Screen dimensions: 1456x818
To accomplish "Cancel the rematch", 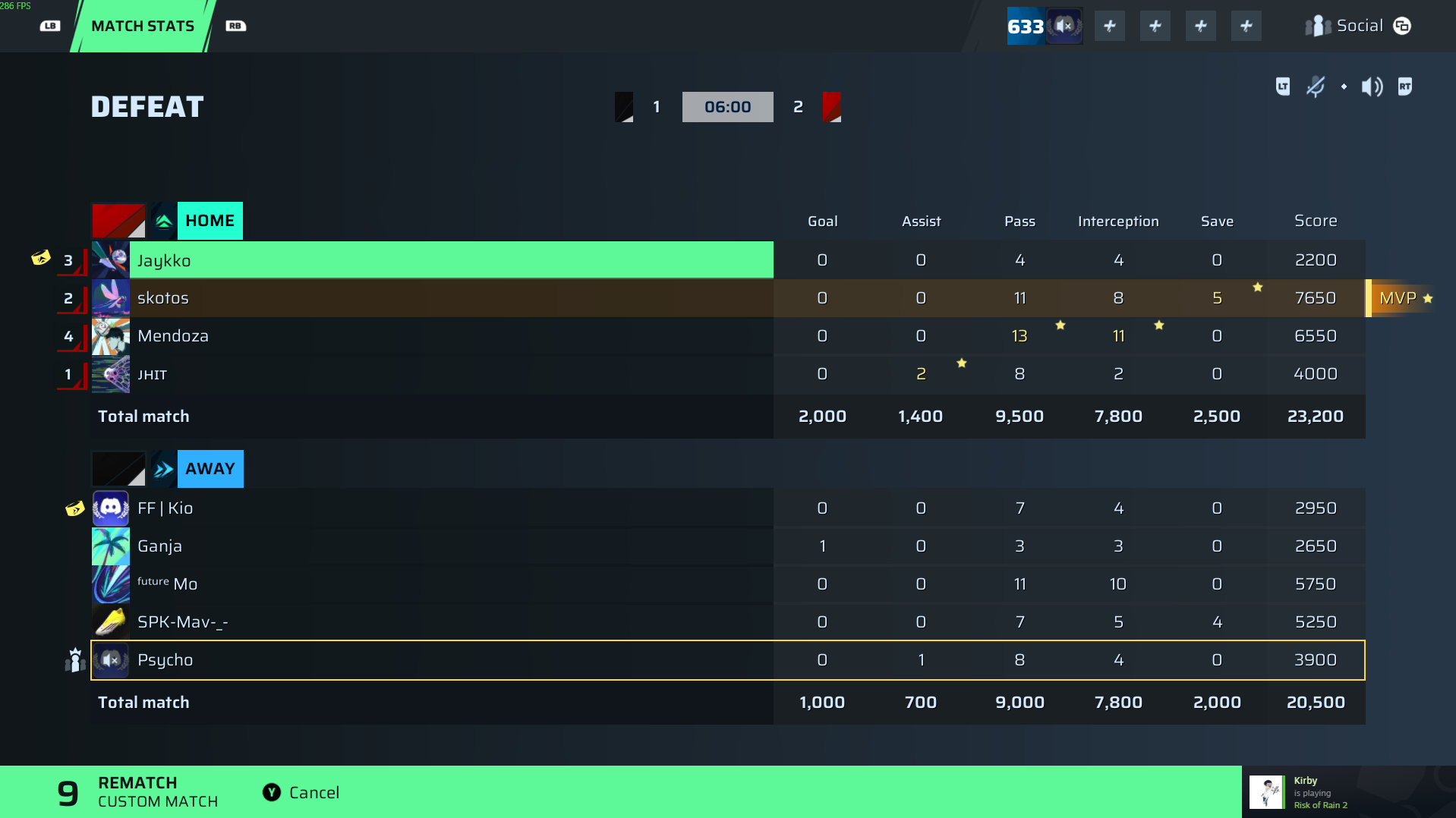I will click(x=301, y=792).
